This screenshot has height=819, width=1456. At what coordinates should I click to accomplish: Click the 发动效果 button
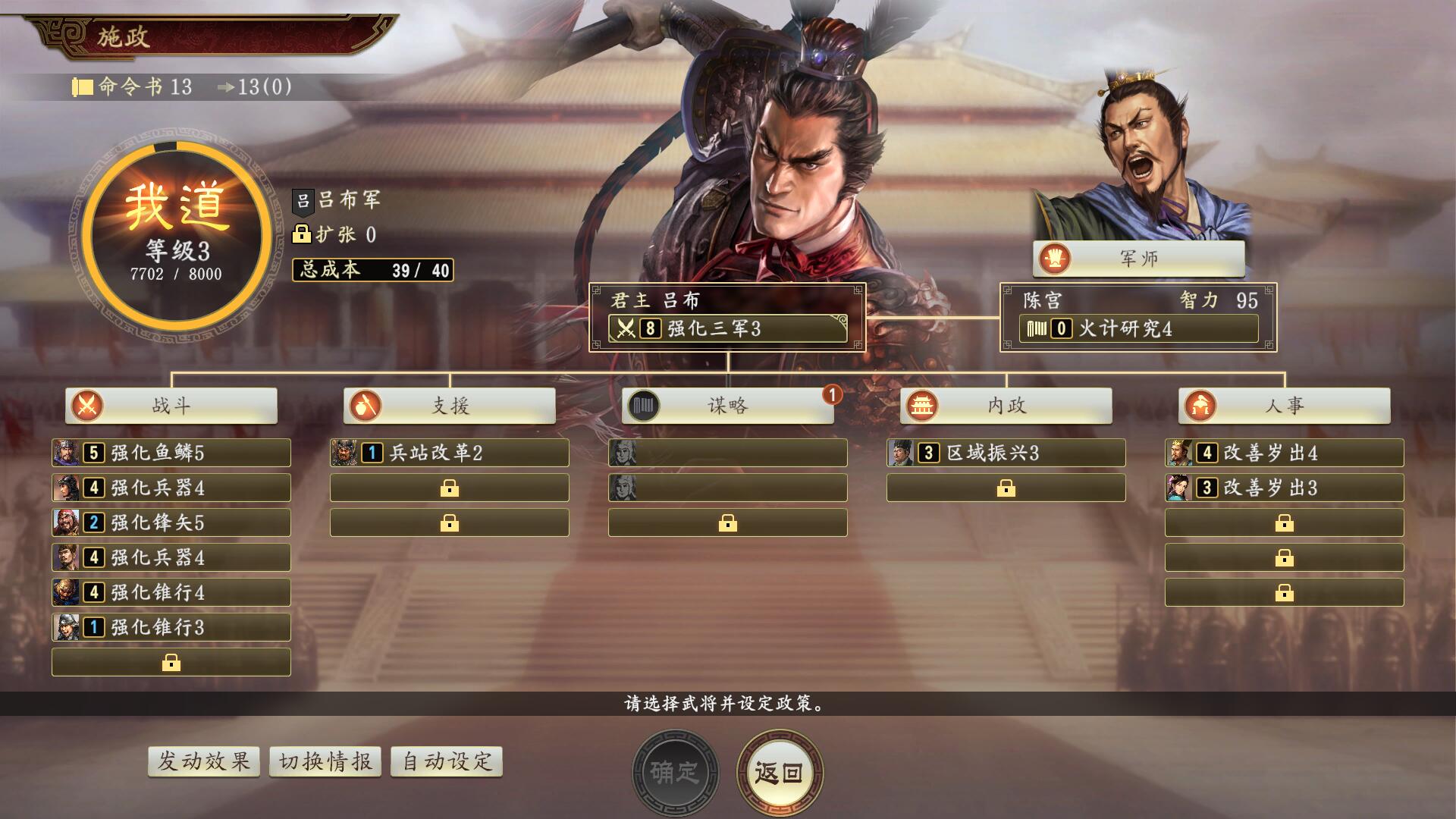[204, 761]
